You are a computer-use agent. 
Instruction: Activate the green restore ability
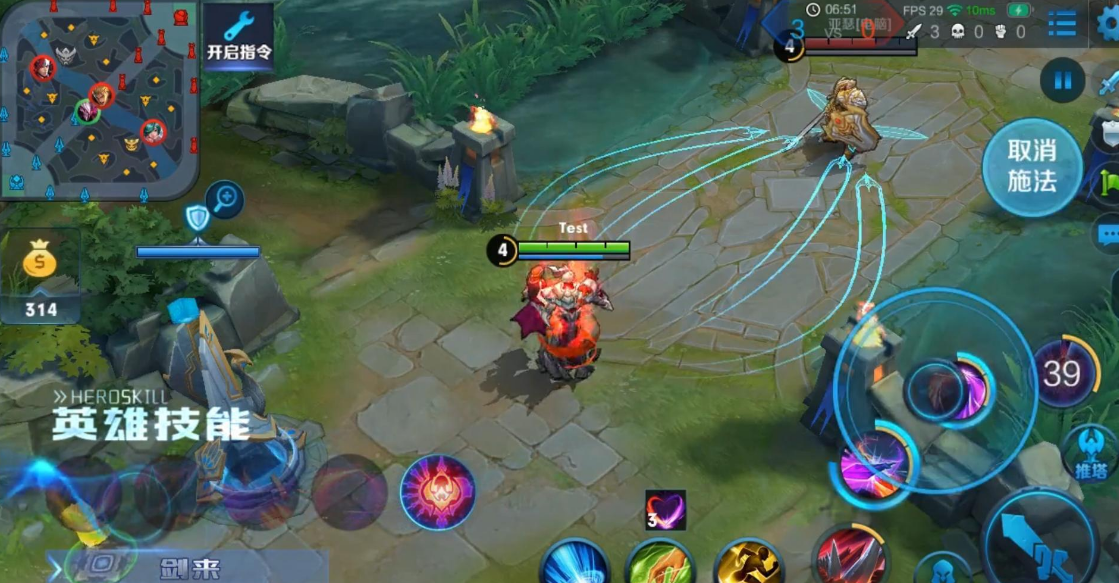[x=660, y=563]
